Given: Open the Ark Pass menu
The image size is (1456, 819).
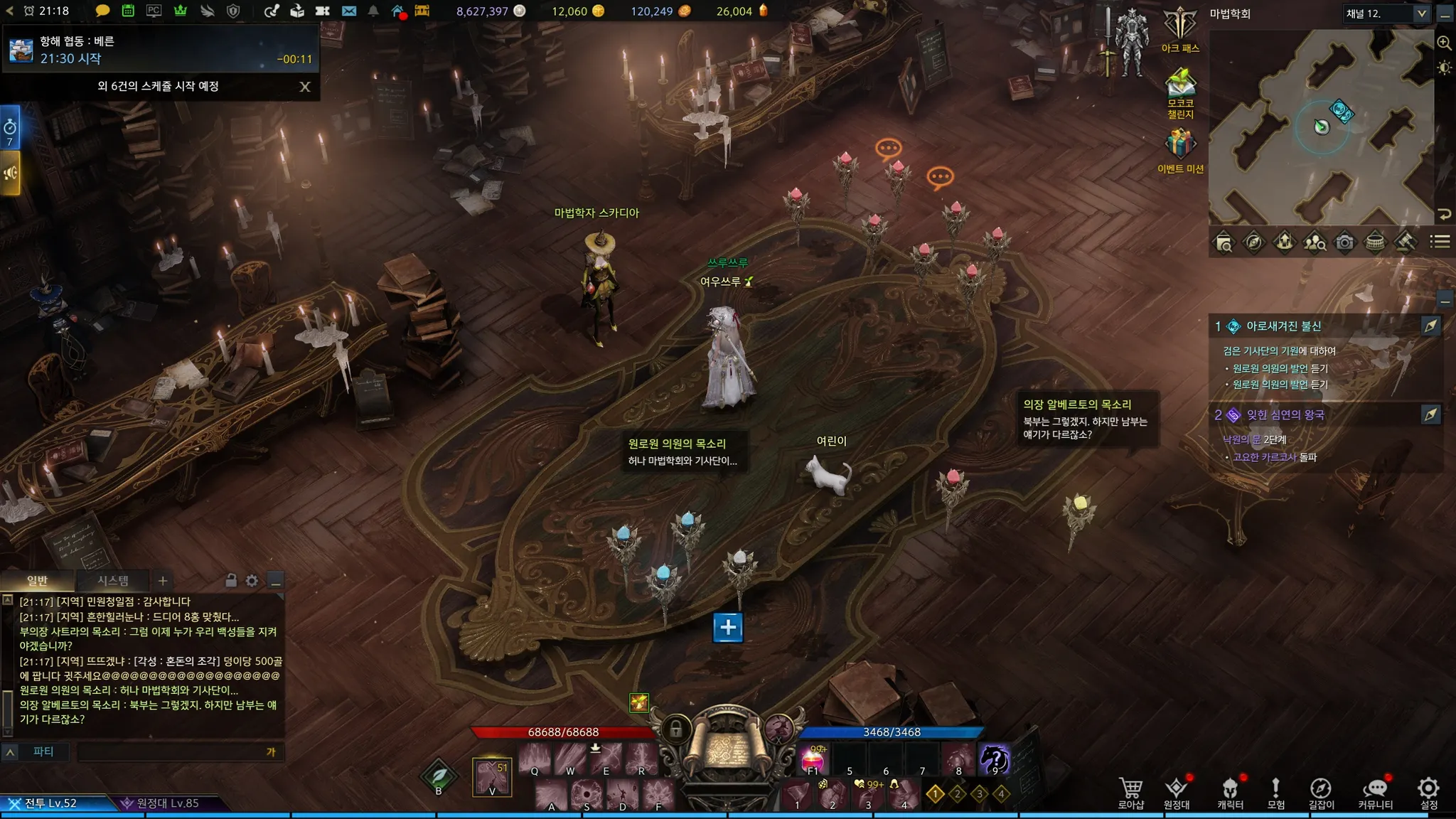Looking at the screenshot, I should point(1180,28).
